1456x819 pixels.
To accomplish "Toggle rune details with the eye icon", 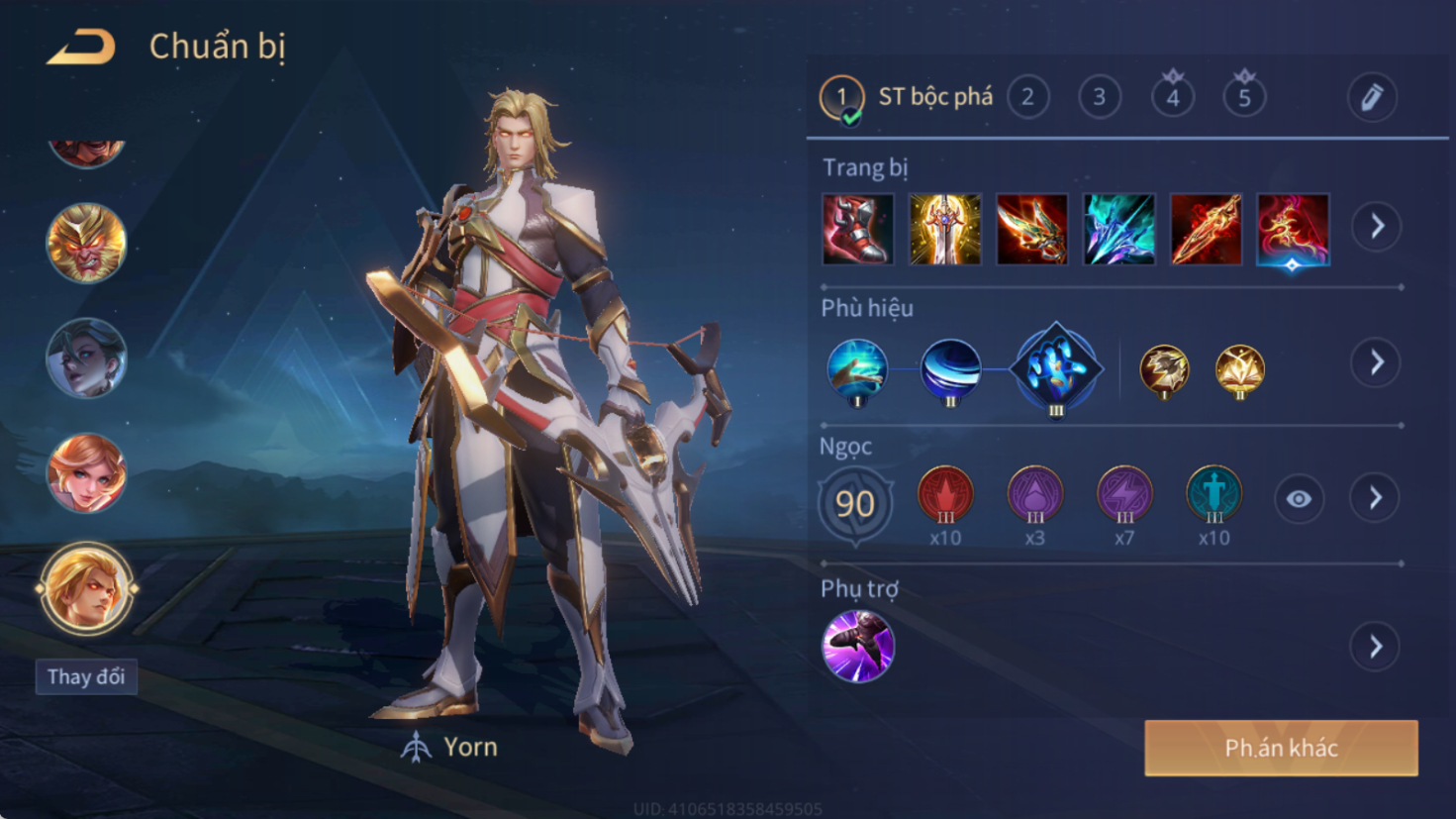I will [1299, 499].
